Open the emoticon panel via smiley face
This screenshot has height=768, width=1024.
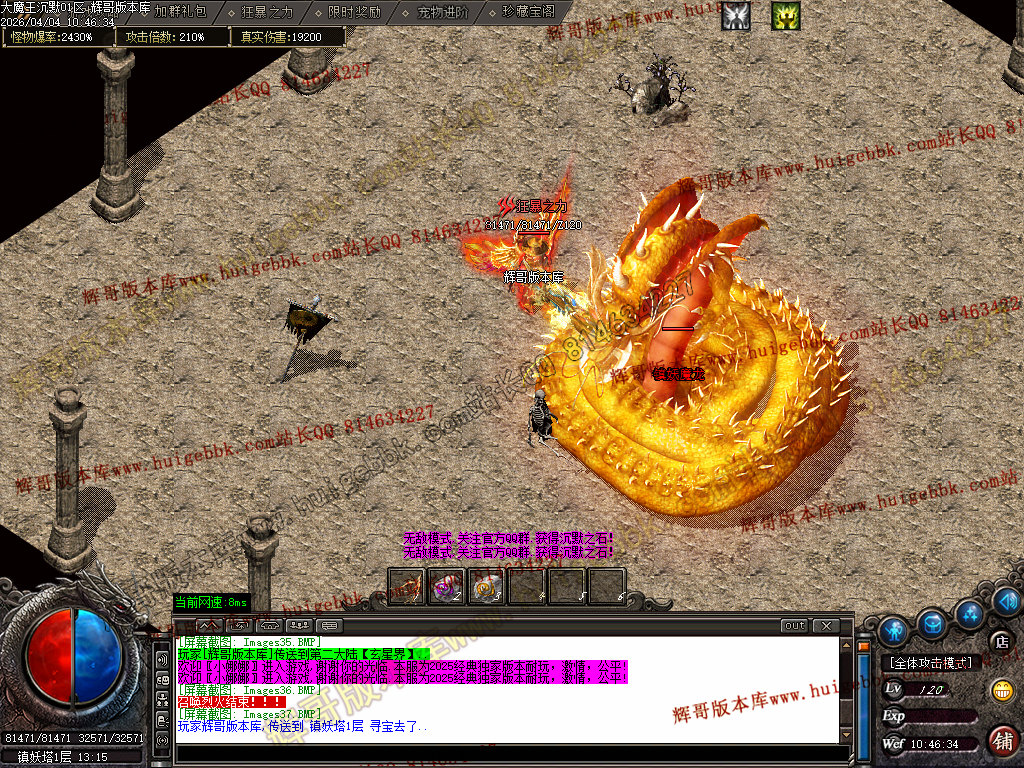1001,690
